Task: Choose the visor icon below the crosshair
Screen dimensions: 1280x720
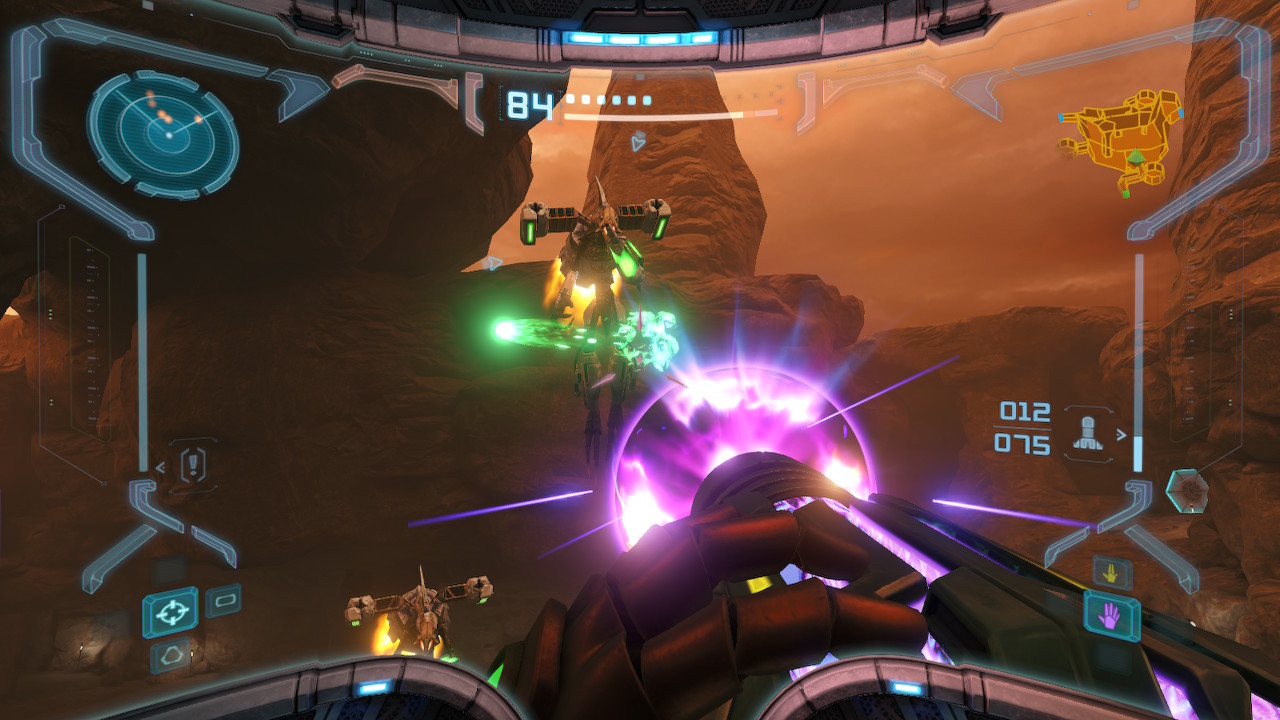Action: tap(172, 656)
